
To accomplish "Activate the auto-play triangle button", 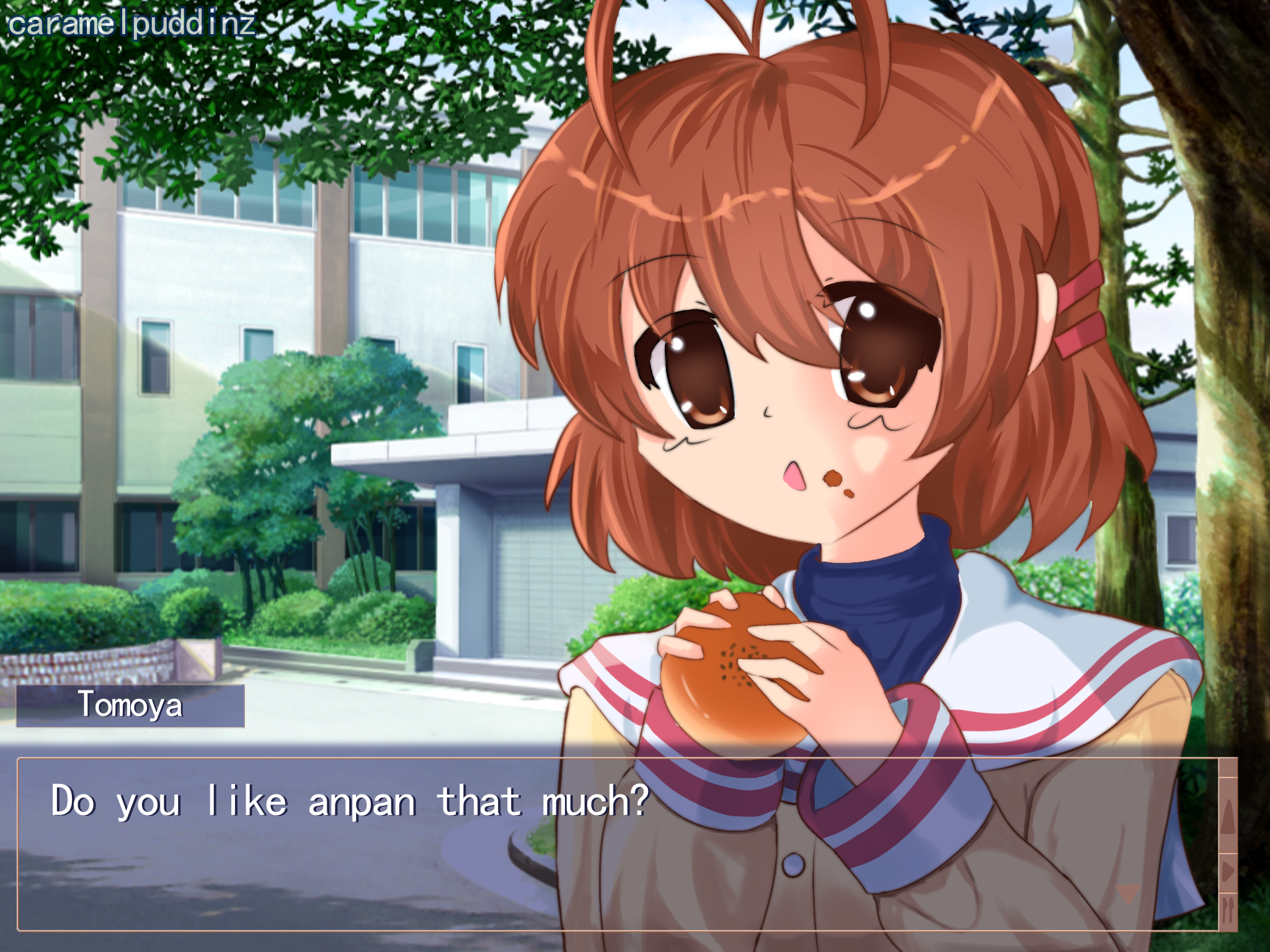I will point(1228,872).
